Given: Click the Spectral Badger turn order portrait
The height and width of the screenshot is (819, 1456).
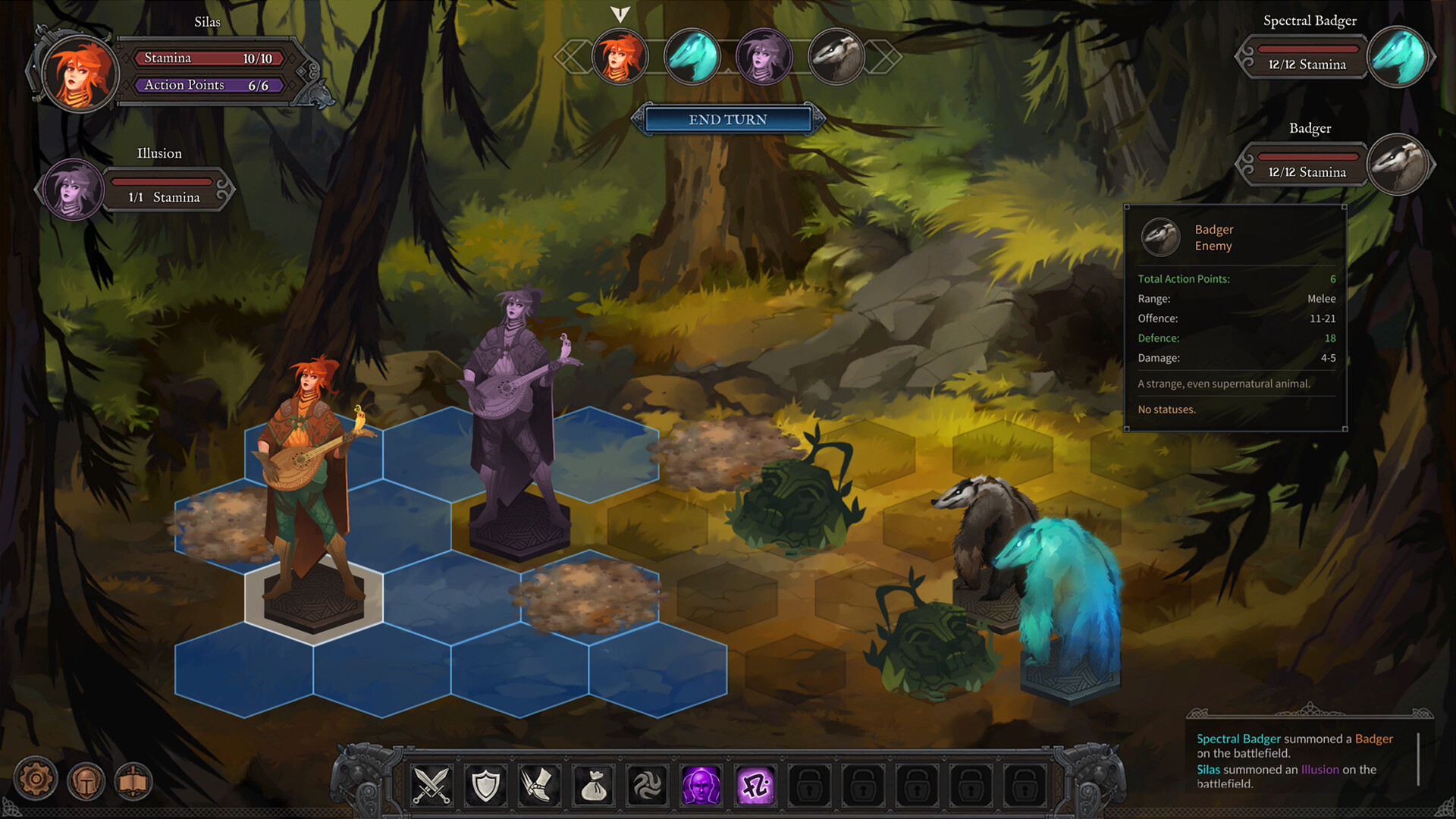Looking at the screenshot, I should pyautogui.click(x=692, y=57).
